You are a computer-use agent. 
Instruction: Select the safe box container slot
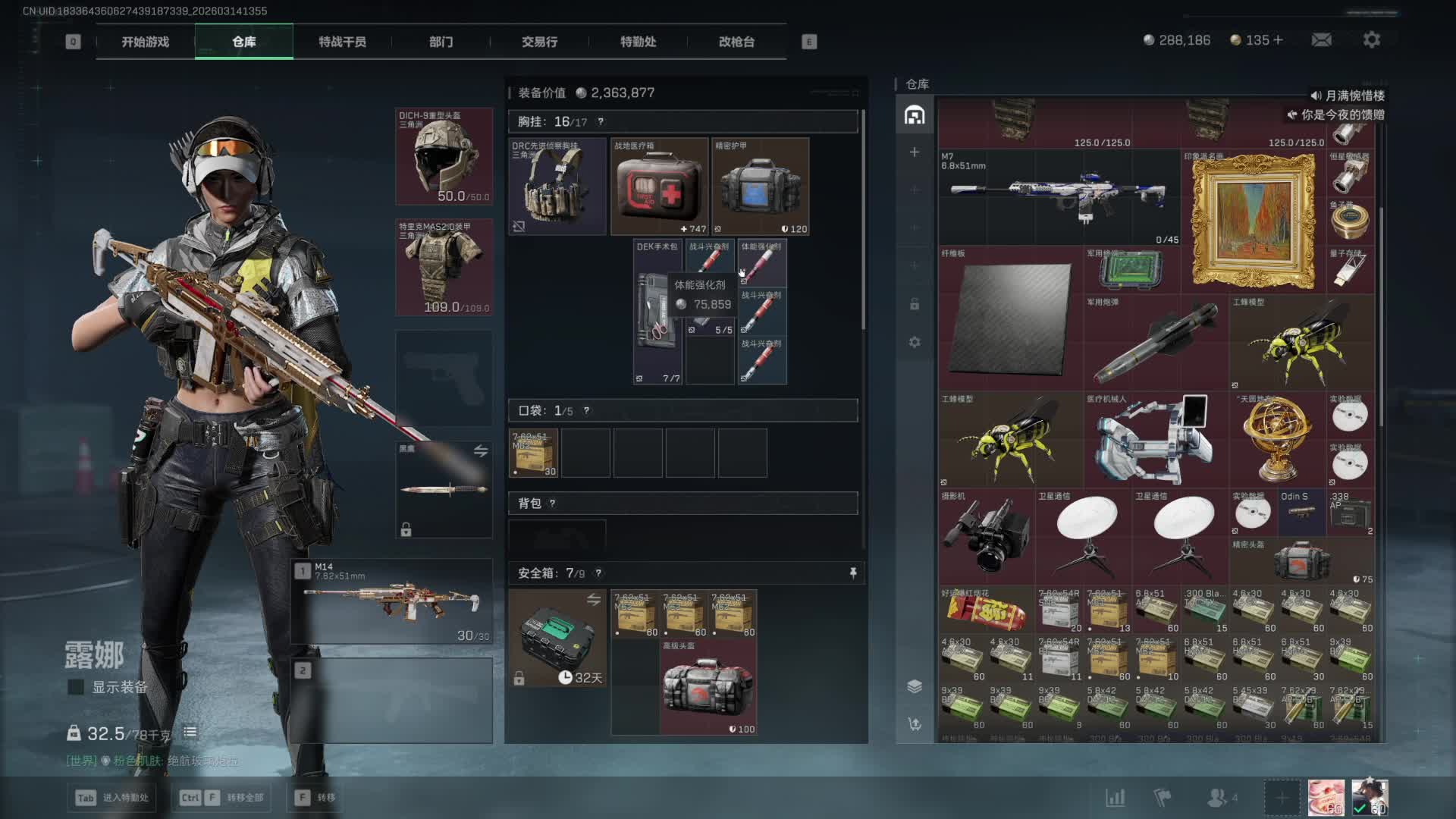[x=557, y=639]
